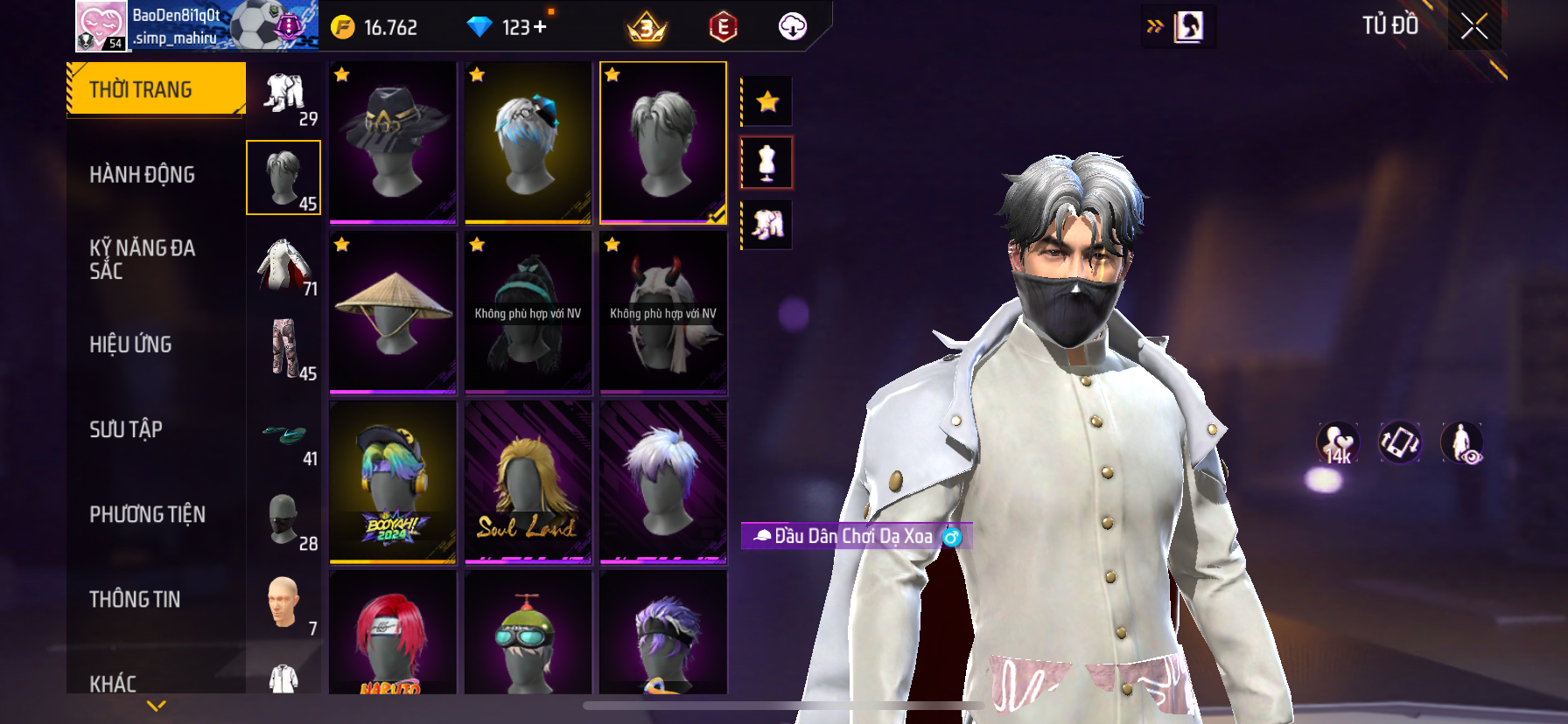Open the Phương Tiện category
Screen dimensions: 1568x724
147,513
